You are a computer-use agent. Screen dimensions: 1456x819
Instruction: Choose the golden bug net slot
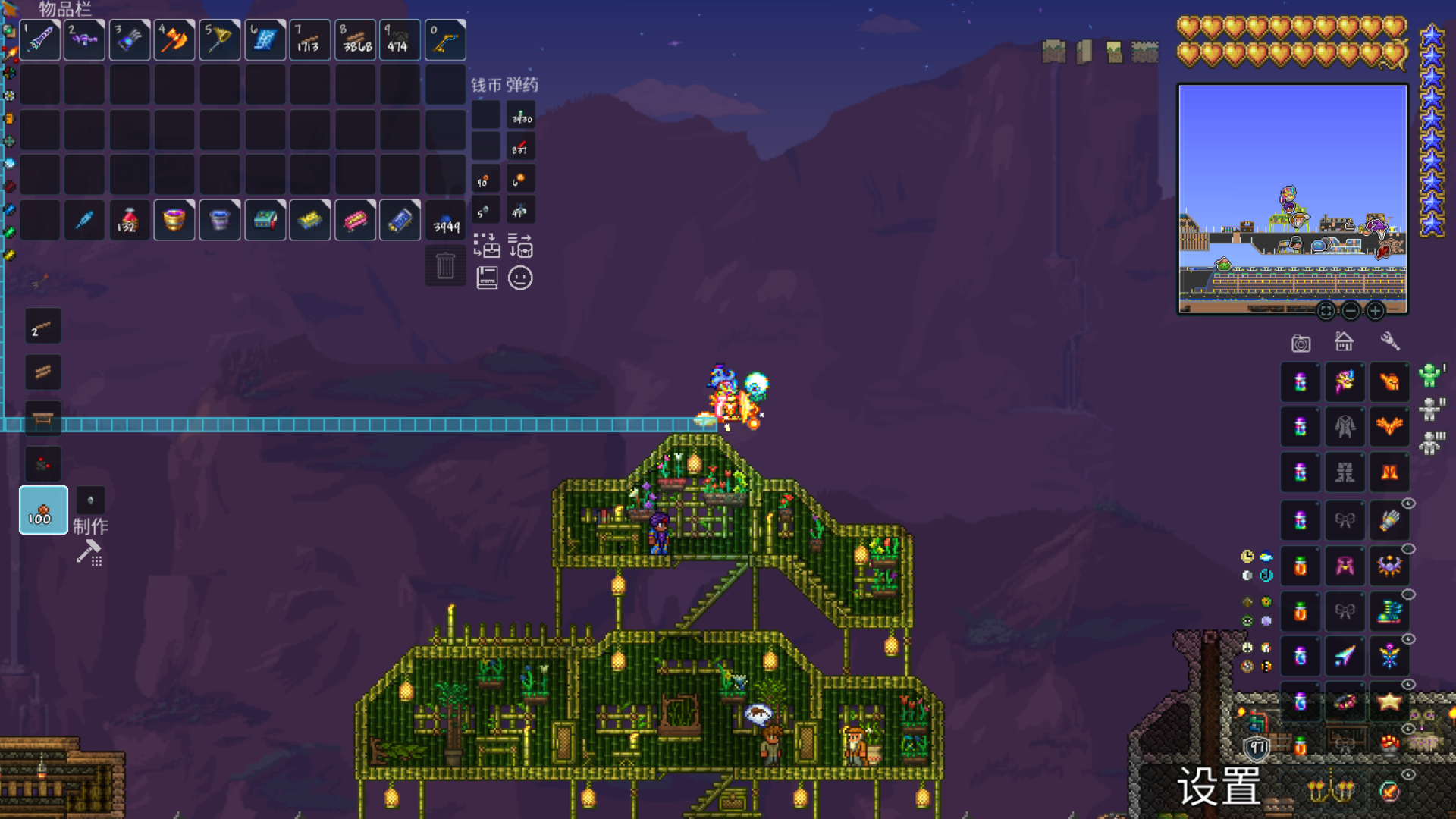pos(220,40)
